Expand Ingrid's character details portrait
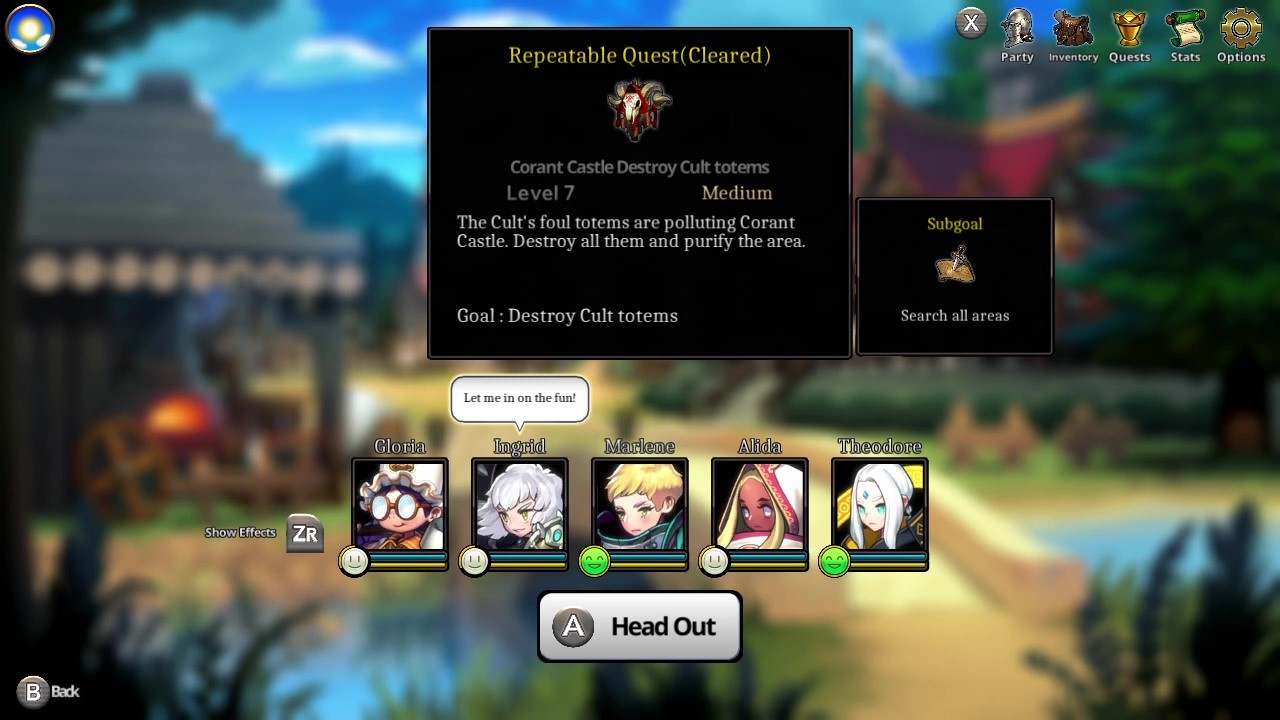Screen dimensions: 1280x720 [x=519, y=505]
